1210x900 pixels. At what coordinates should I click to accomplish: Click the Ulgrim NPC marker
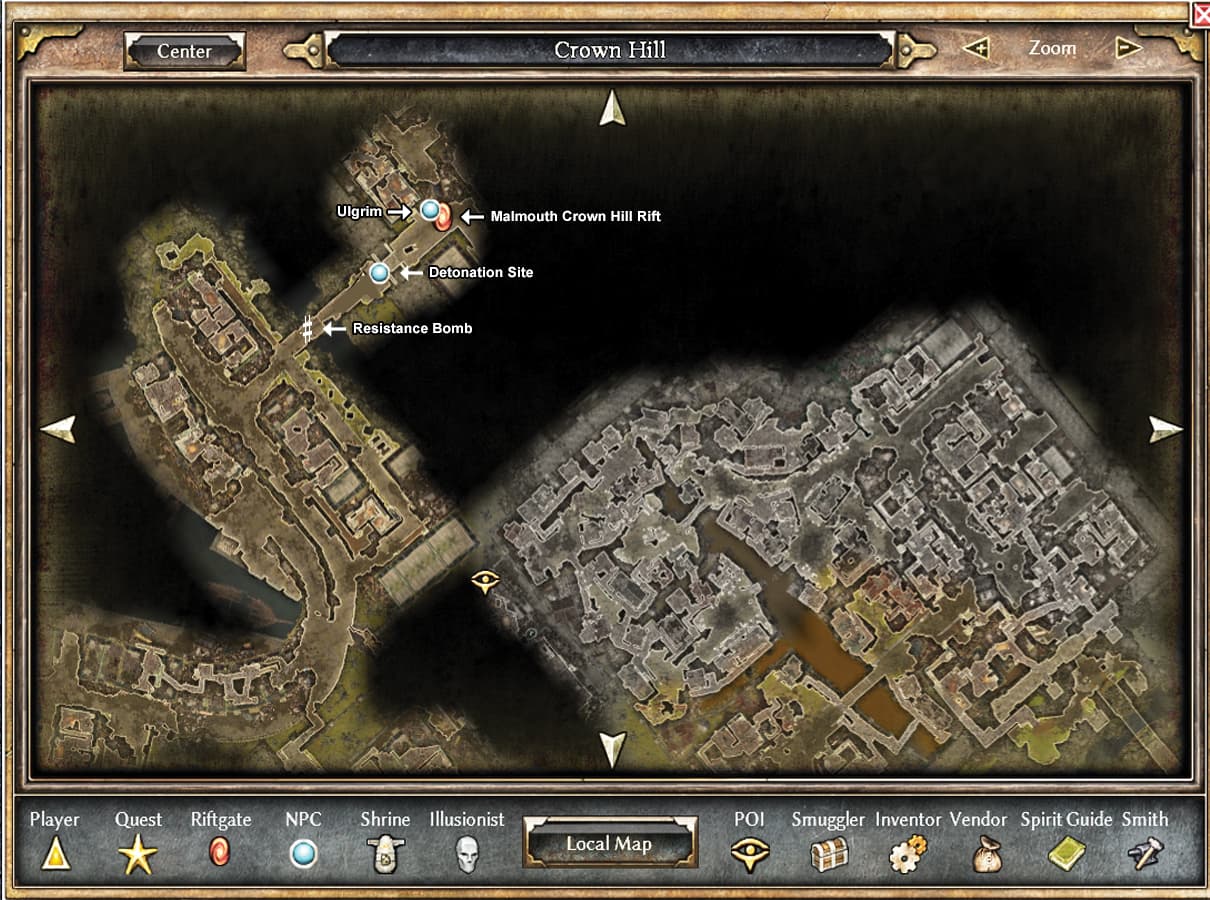pos(430,210)
